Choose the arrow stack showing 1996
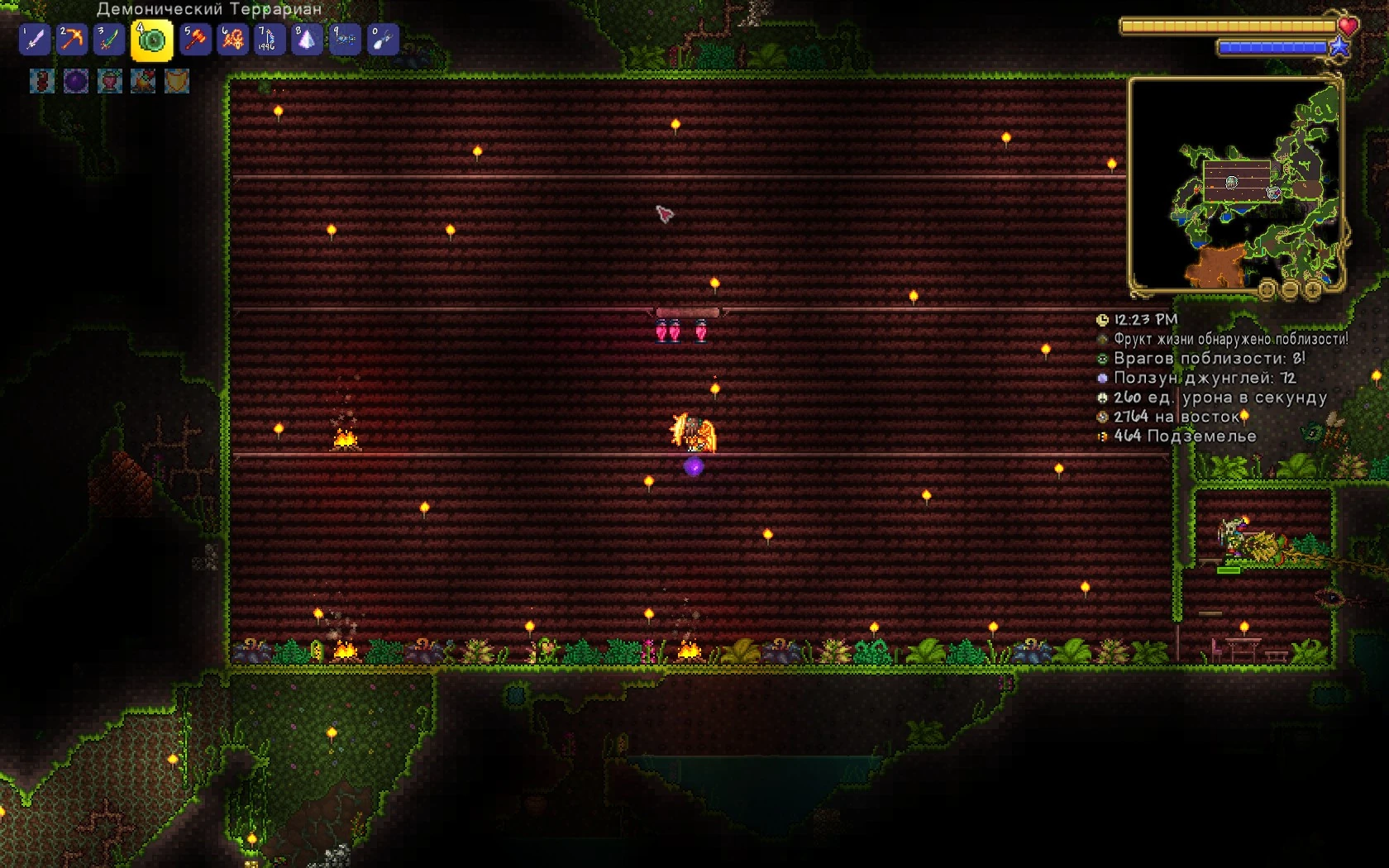The width and height of the screenshot is (1389, 868). pos(269,40)
